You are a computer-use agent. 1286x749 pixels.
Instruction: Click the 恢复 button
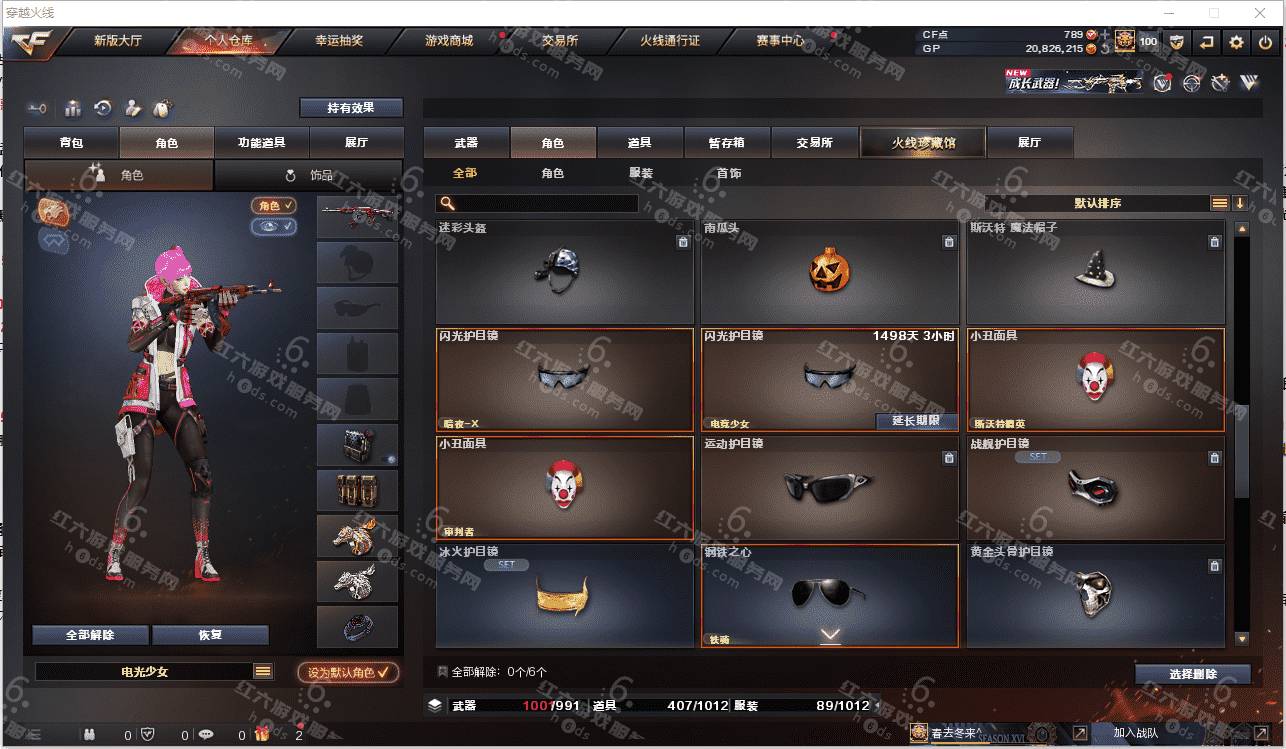point(210,635)
